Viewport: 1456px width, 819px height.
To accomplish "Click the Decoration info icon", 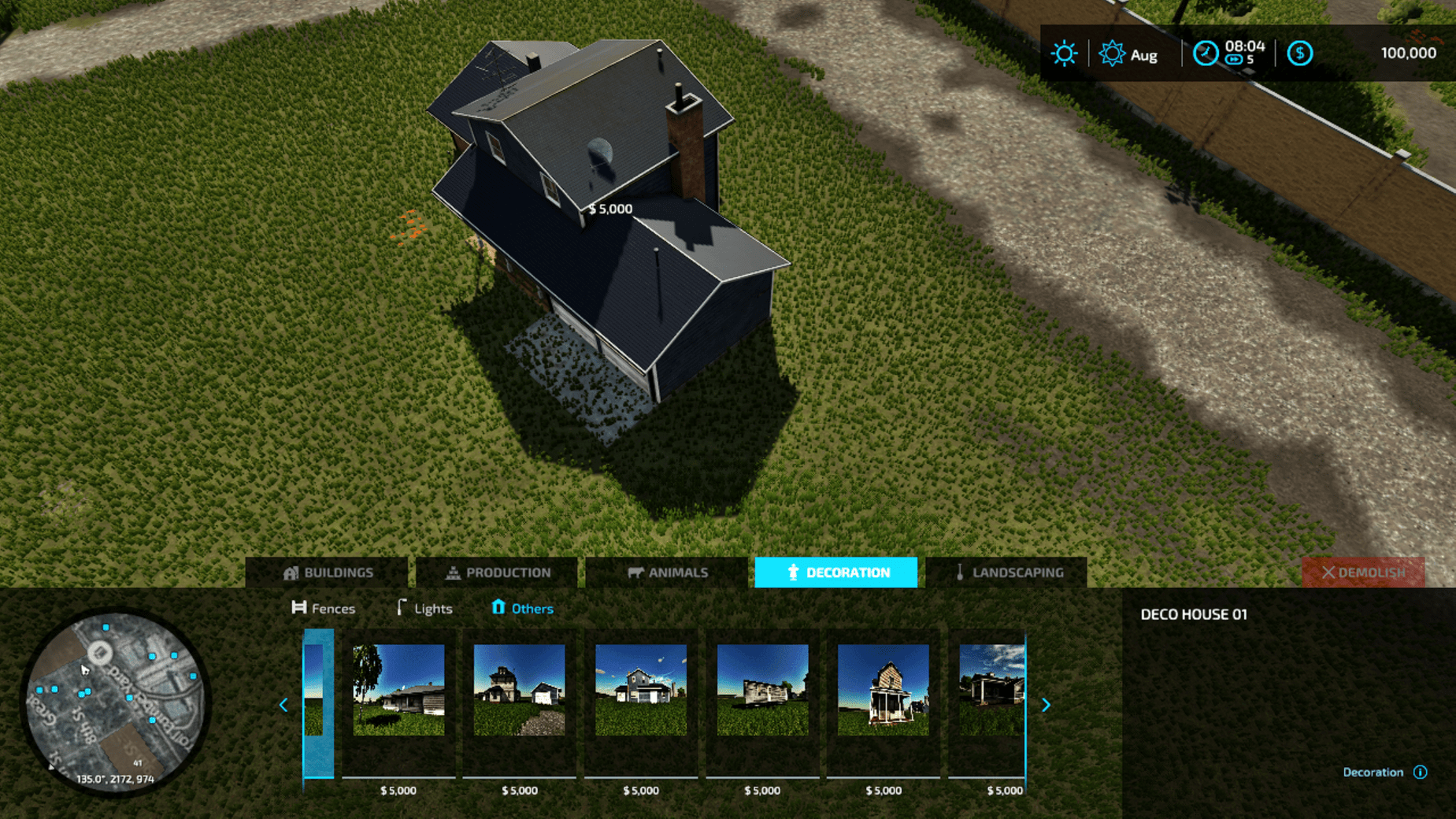I will 1421,772.
